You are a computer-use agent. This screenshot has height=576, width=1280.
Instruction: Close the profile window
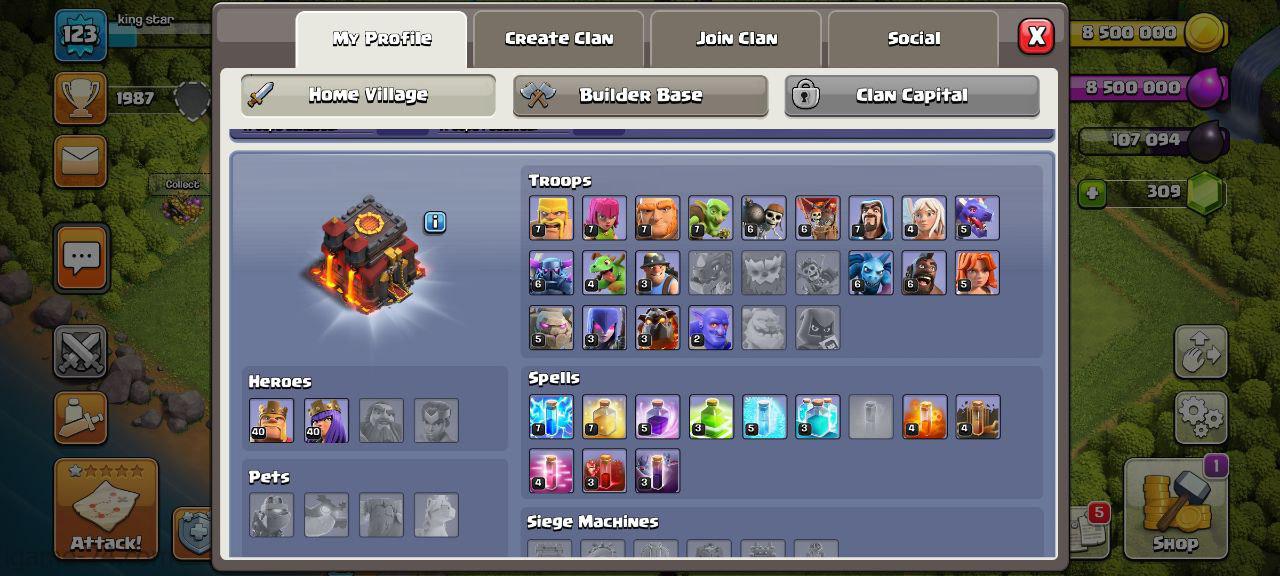pyautogui.click(x=1036, y=37)
